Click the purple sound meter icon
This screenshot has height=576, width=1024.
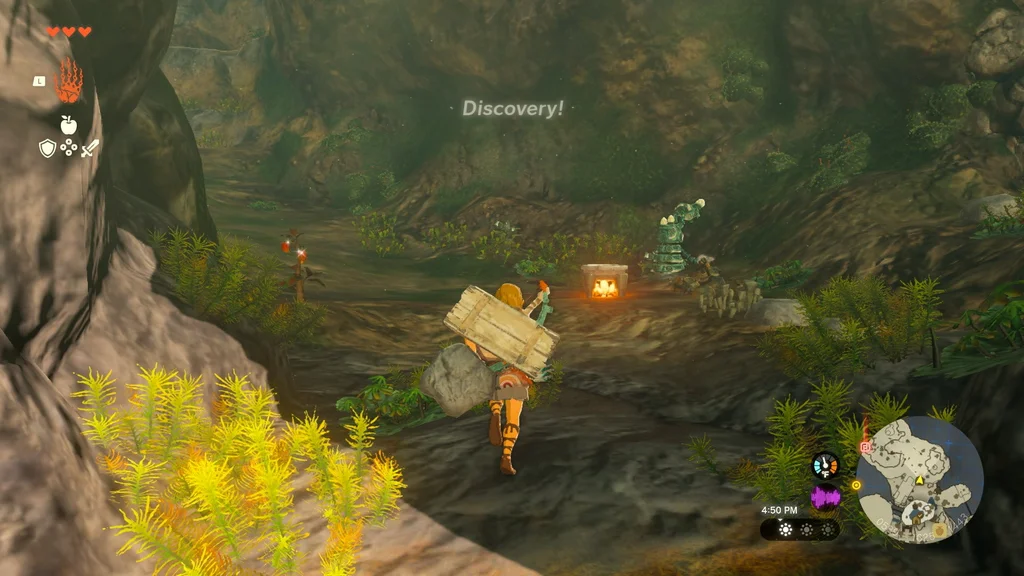click(x=825, y=497)
